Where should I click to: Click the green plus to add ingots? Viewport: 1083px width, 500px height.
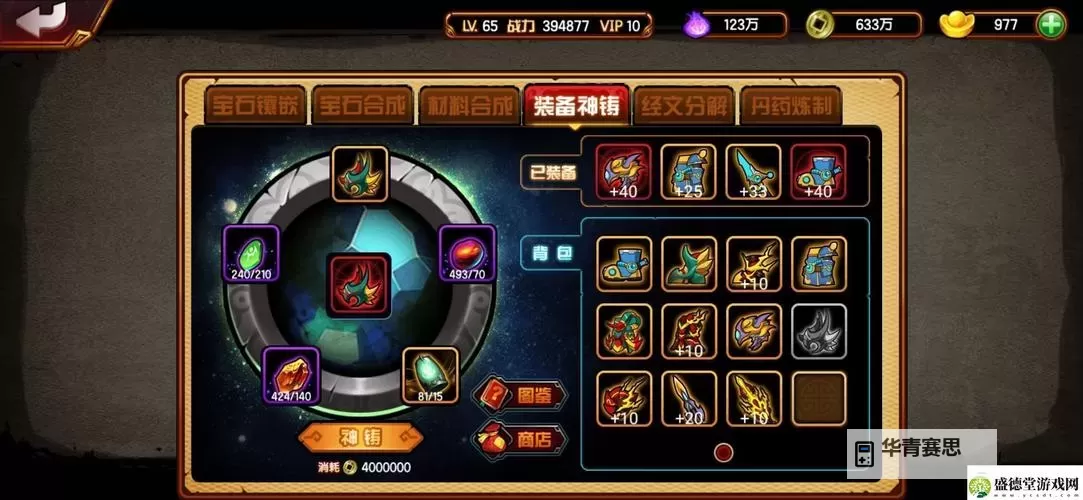1050,25
